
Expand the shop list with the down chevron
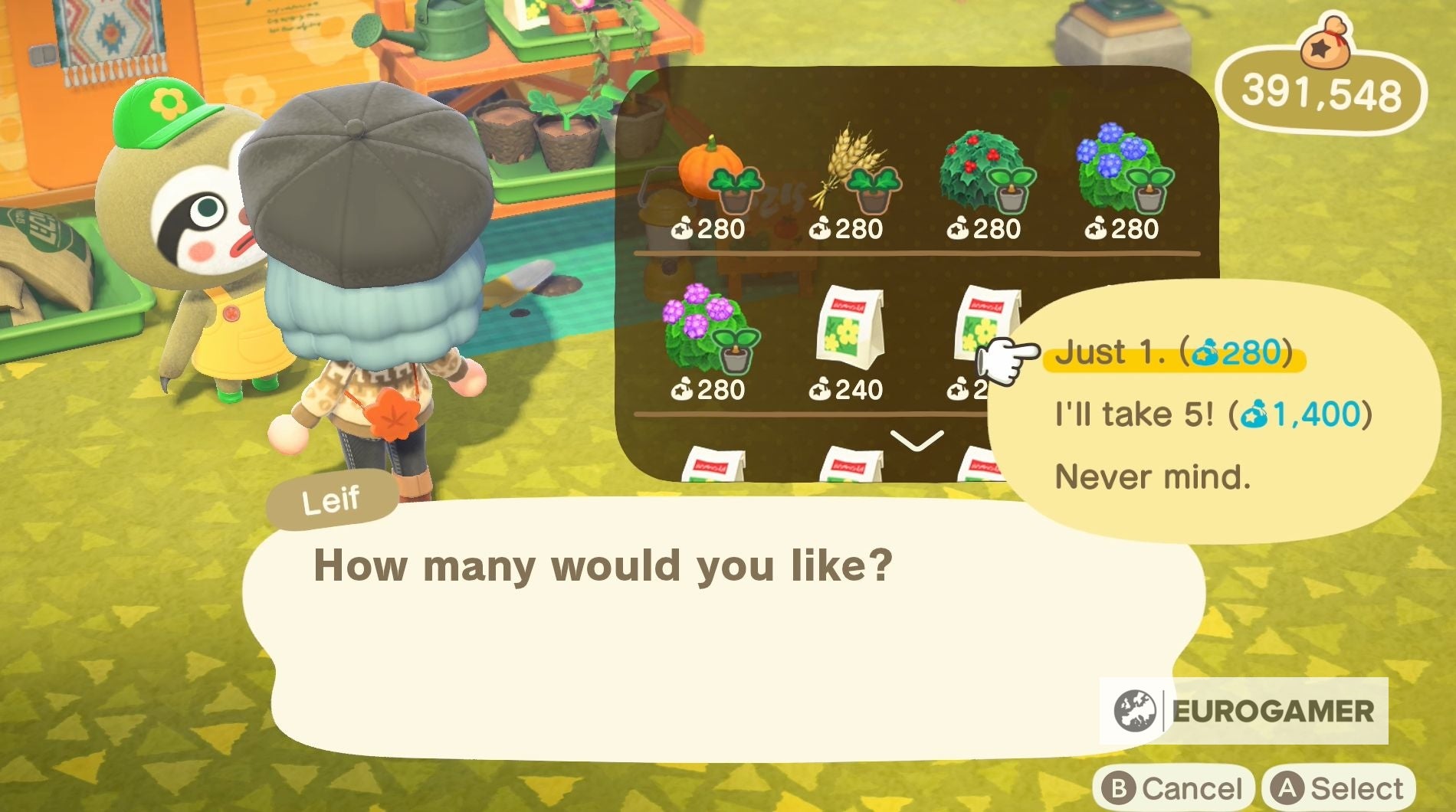click(x=917, y=439)
